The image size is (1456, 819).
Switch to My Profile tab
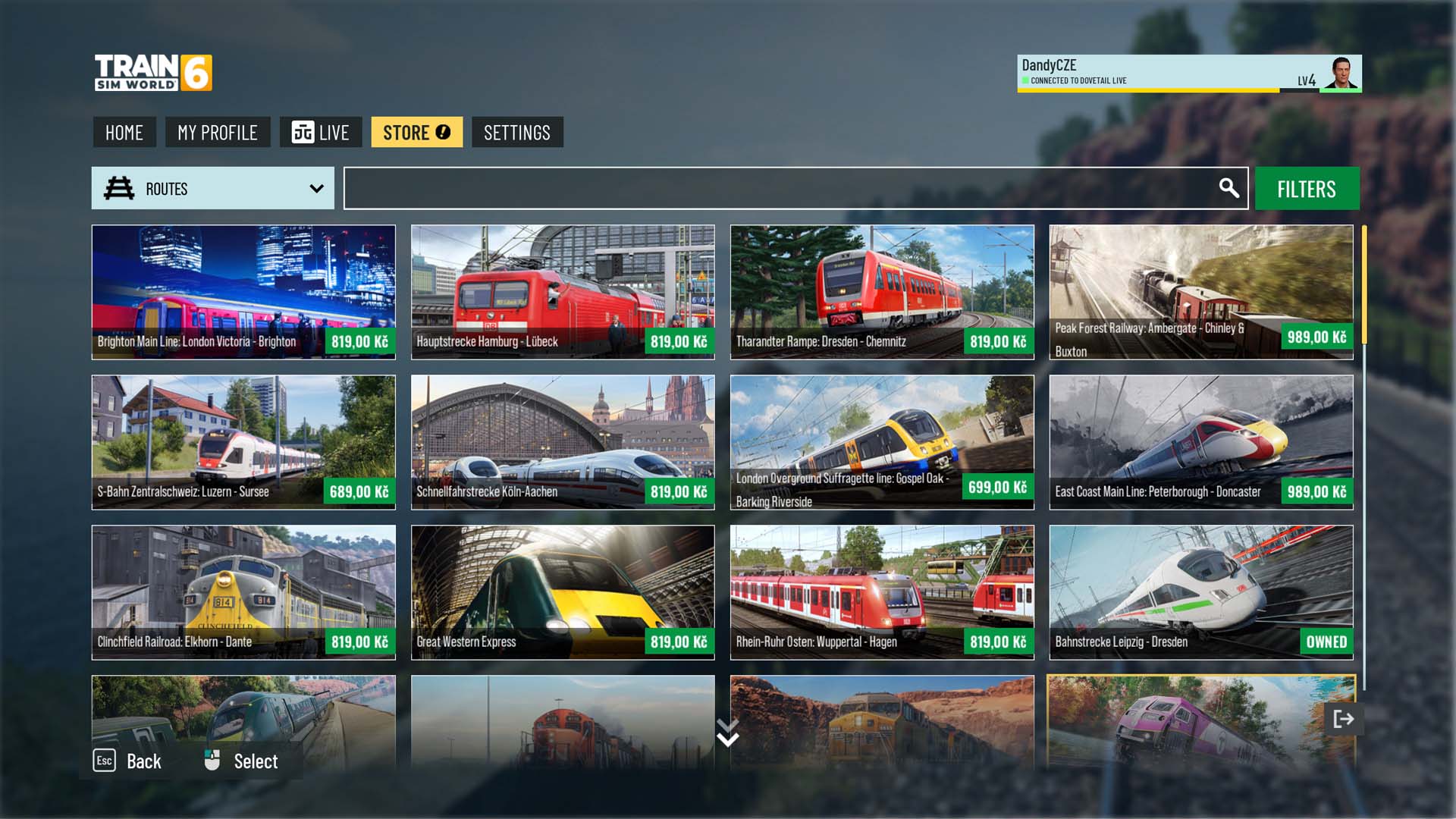tap(218, 133)
